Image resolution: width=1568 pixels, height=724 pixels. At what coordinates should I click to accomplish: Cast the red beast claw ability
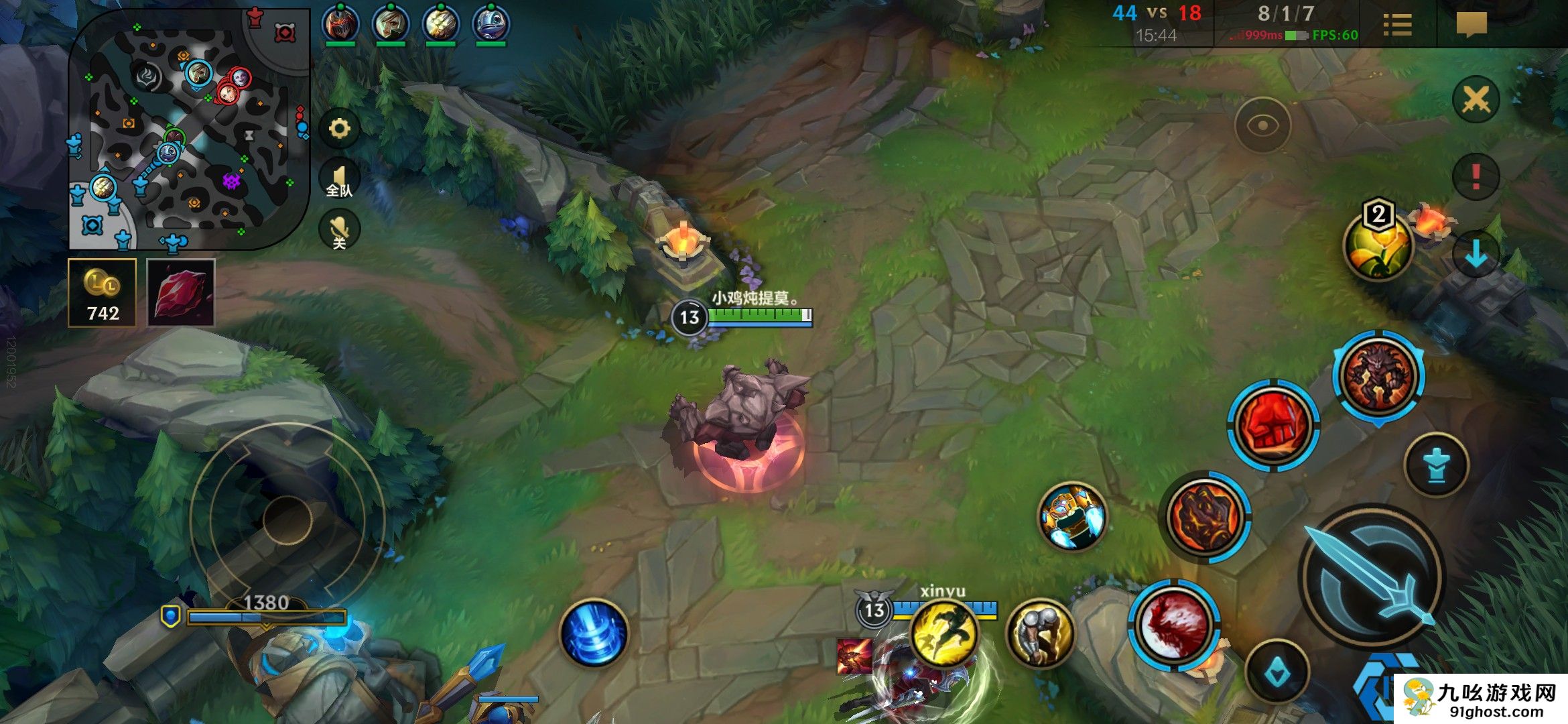[x=1173, y=625]
